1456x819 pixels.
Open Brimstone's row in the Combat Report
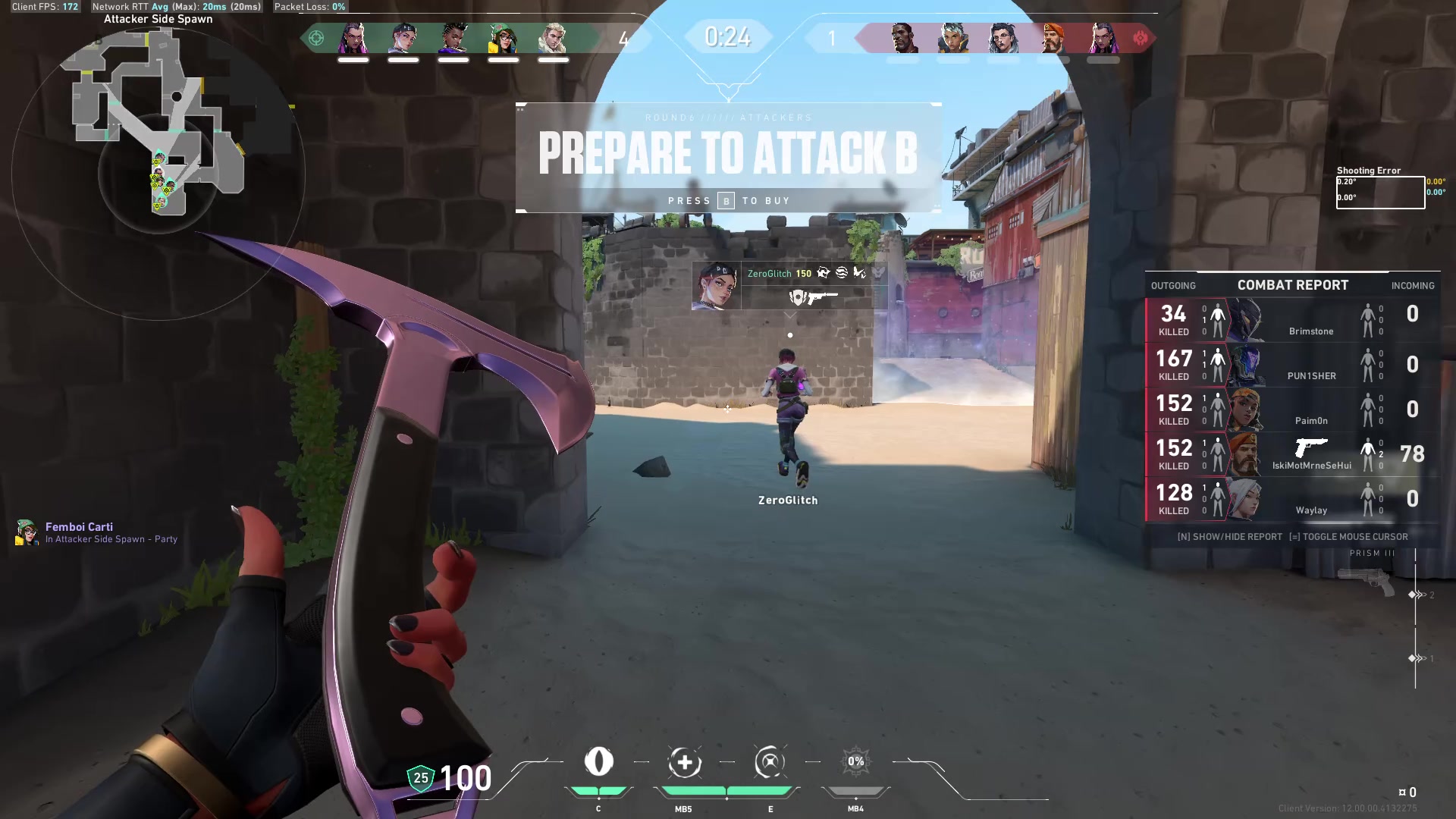point(1292,320)
